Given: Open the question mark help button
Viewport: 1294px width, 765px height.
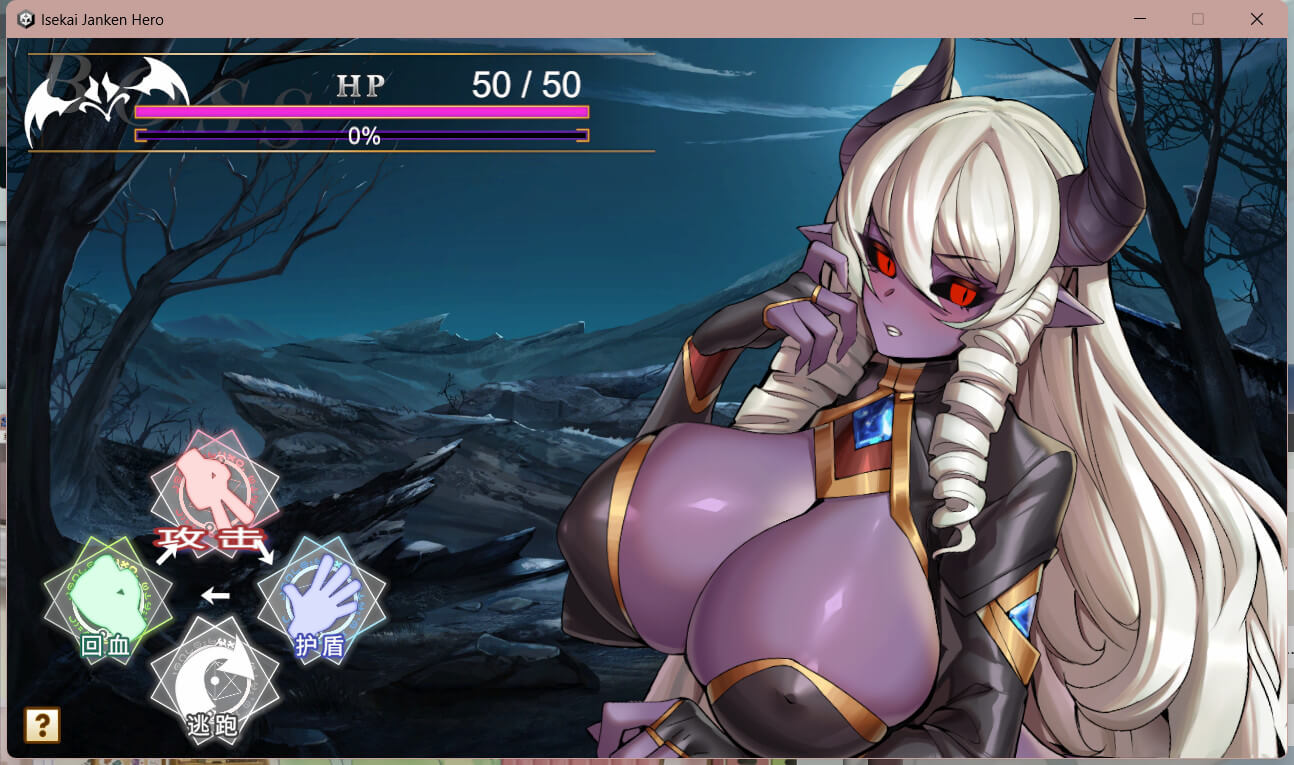Looking at the screenshot, I should (43, 725).
